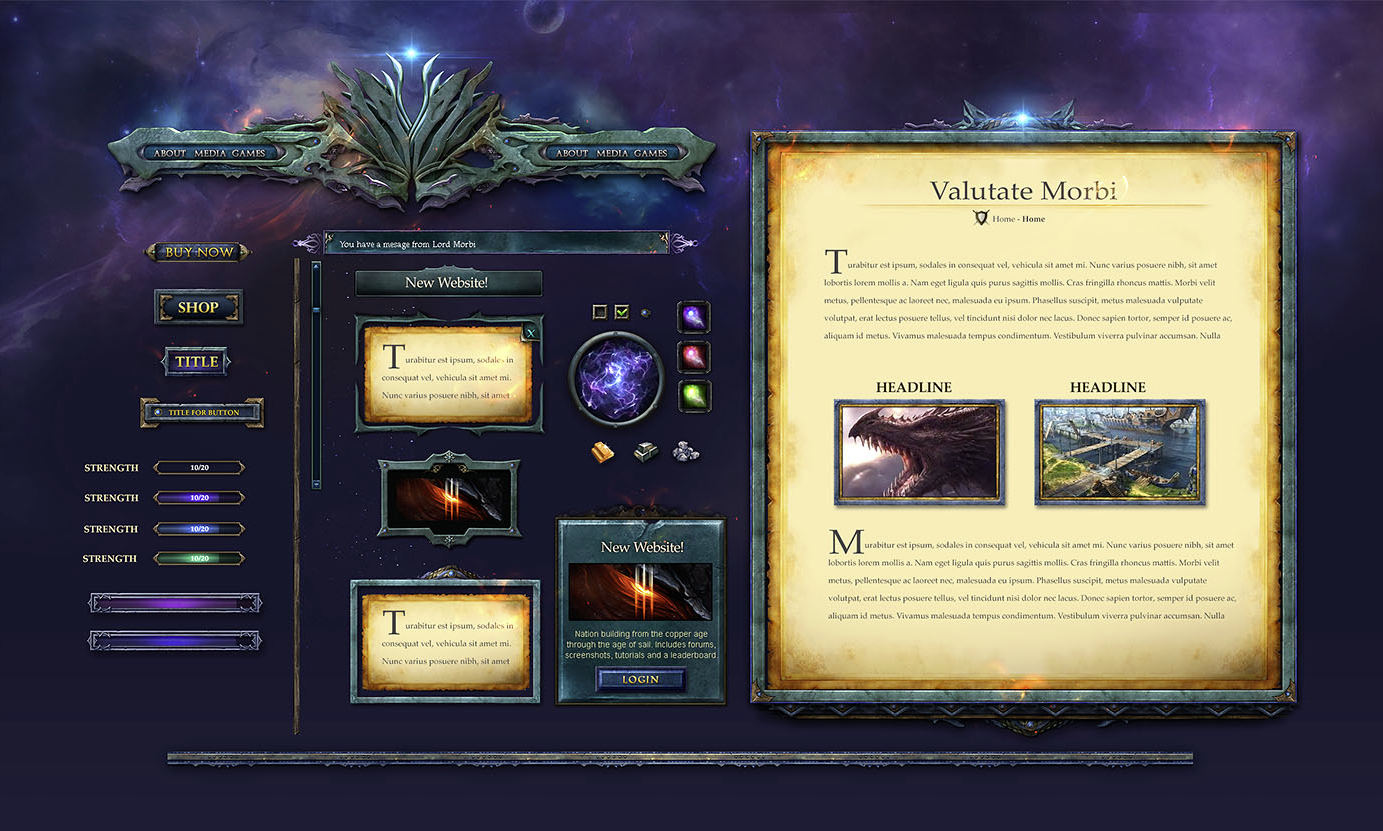Screen dimensions: 1383x831
Task: Activate the green comet spell icon
Action: click(693, 395)
